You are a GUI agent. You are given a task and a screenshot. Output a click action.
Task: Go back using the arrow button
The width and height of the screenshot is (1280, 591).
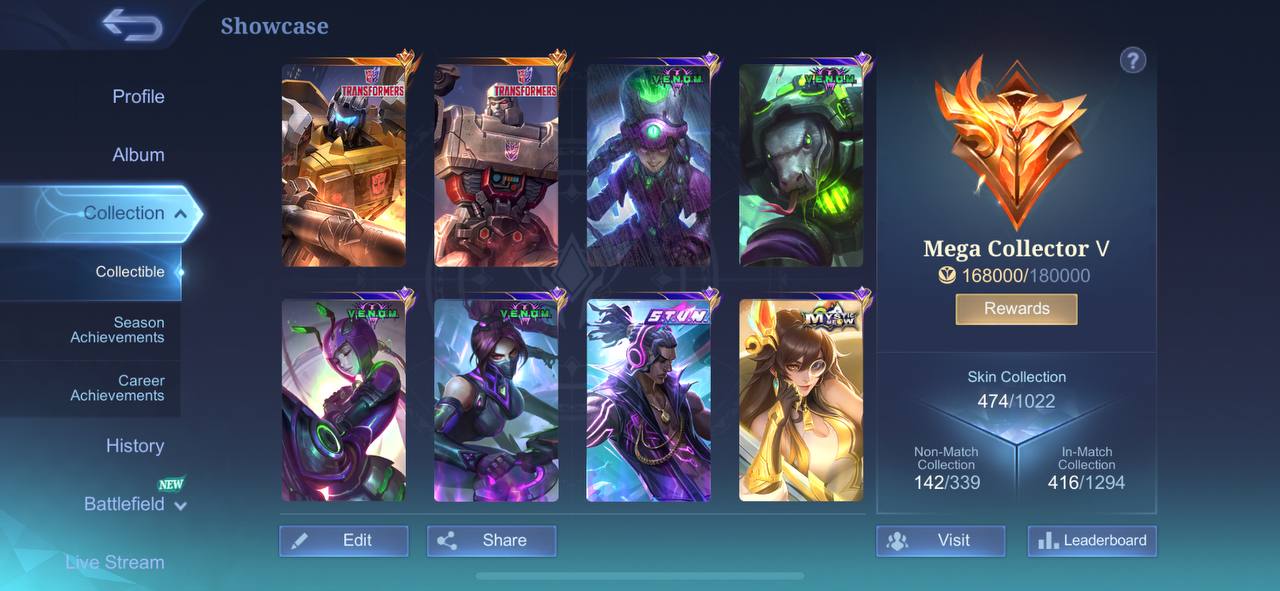[132, 25]
